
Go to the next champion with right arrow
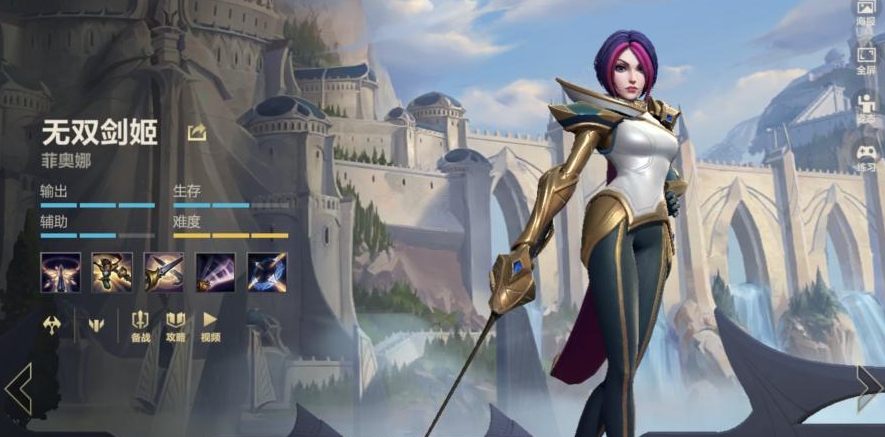pyautogui.click(x=867, y=388)
